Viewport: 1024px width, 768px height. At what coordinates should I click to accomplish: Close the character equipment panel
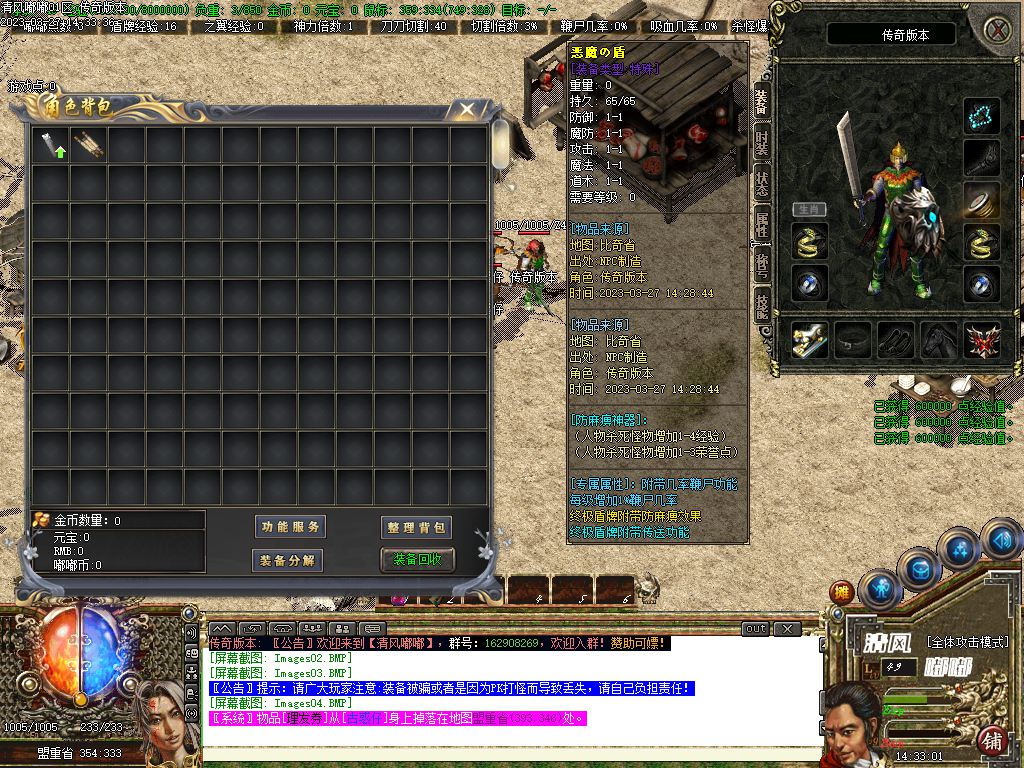997,29
